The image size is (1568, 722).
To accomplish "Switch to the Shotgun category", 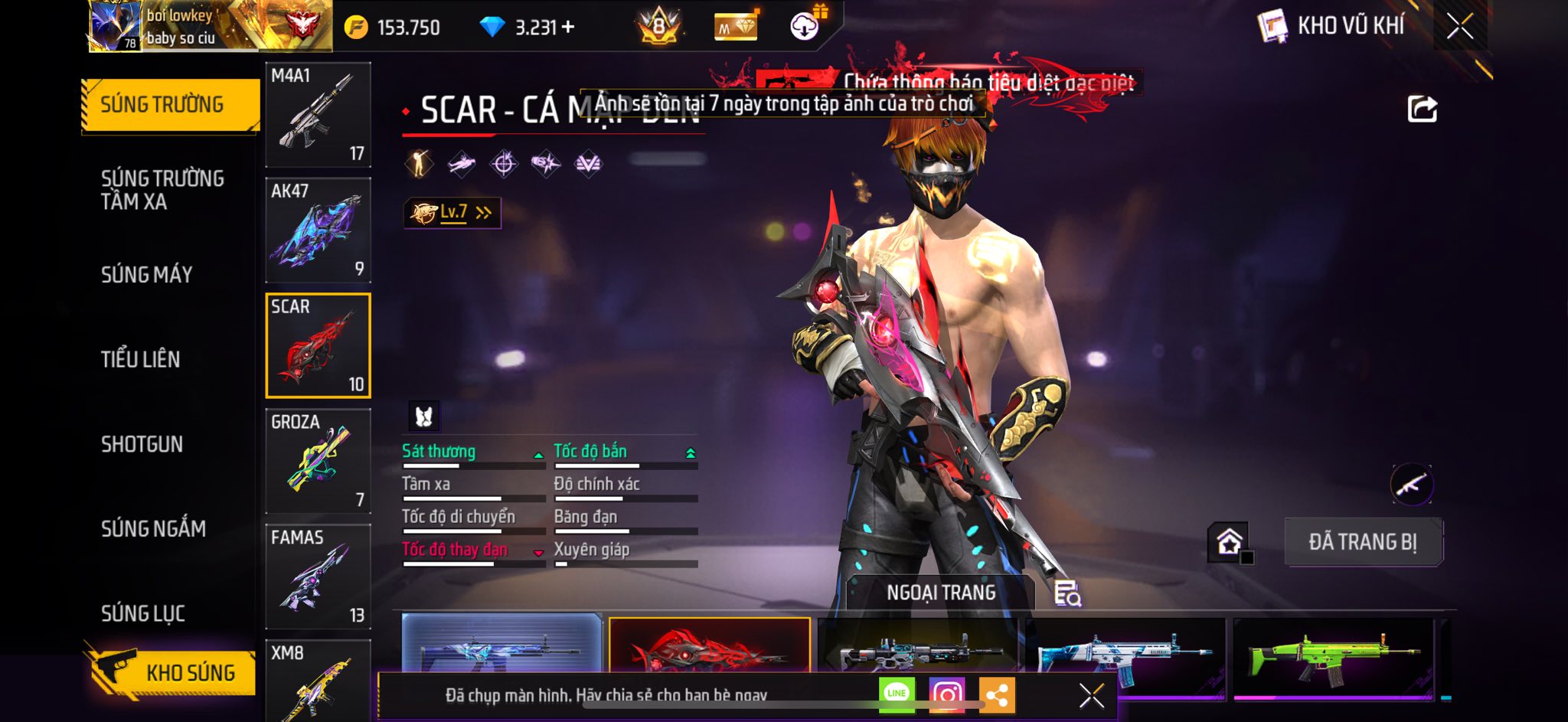I will coord(142,444).
